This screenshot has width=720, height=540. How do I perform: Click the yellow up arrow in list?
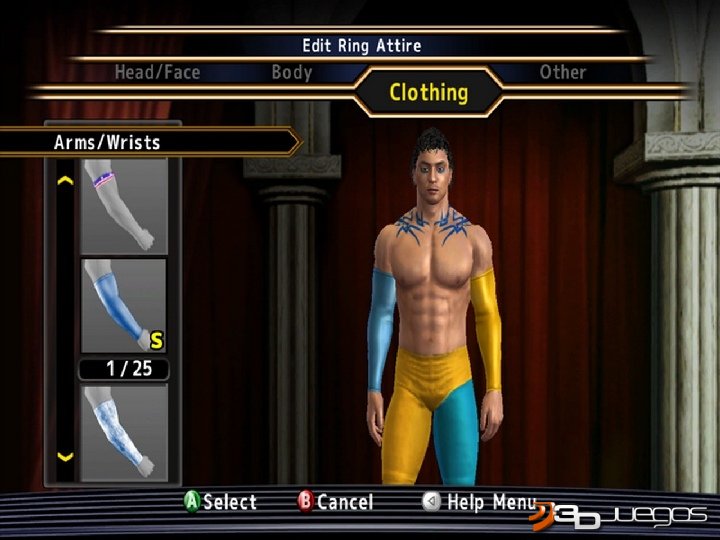tap(65, 182)
